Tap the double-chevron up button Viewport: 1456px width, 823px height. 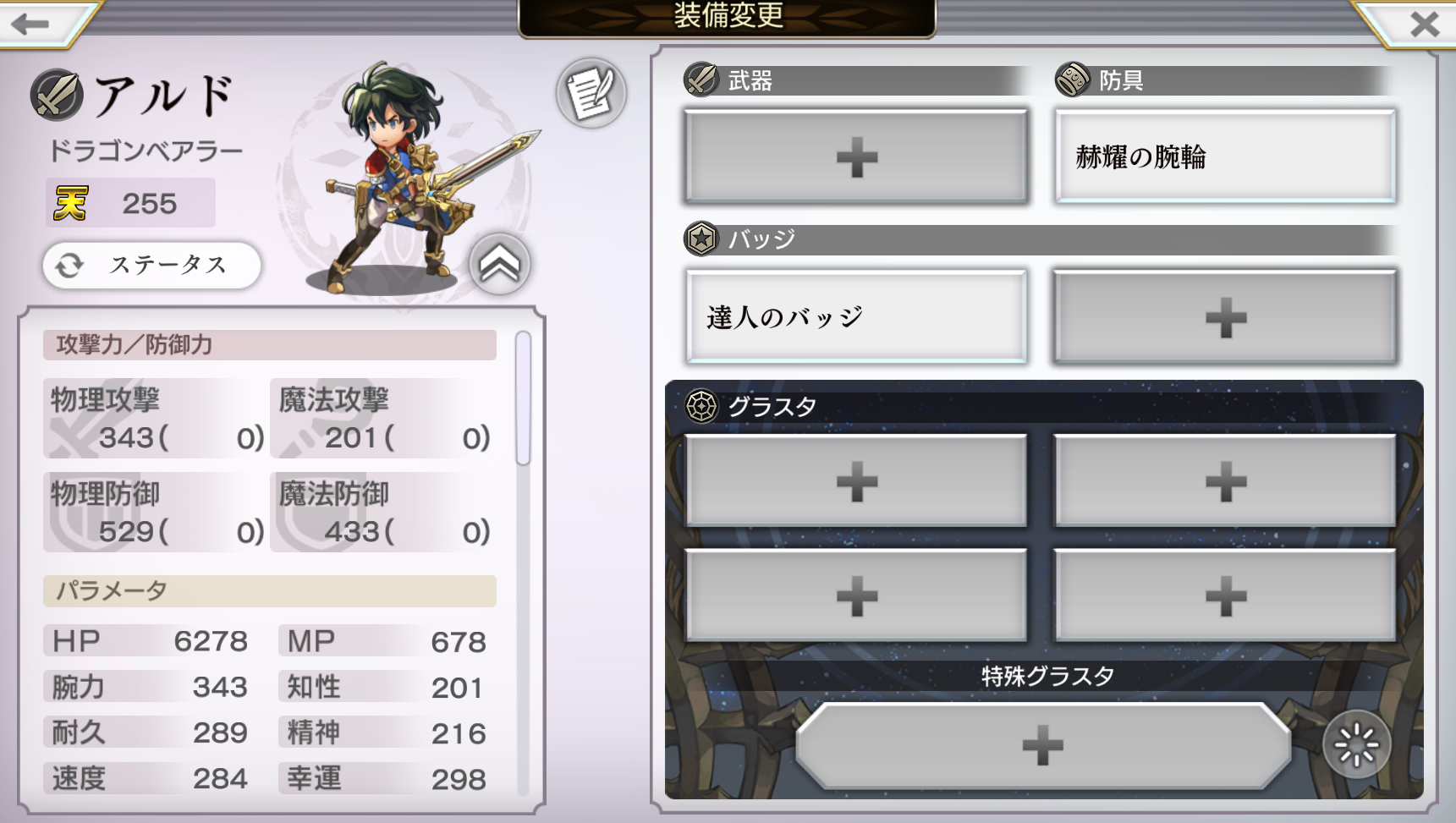[x=500, y=265]
